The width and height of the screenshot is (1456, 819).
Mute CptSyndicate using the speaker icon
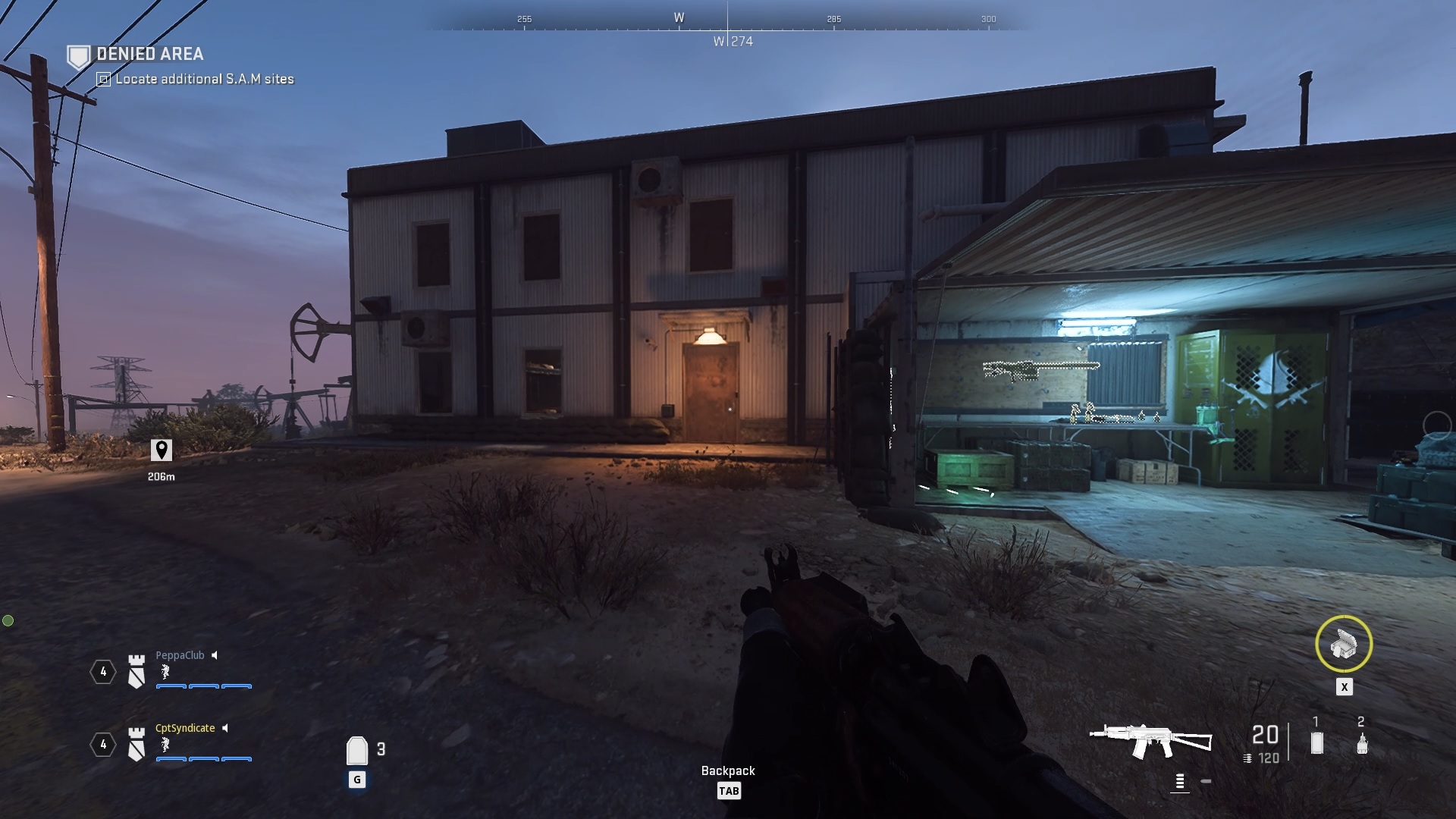(225, 728)
